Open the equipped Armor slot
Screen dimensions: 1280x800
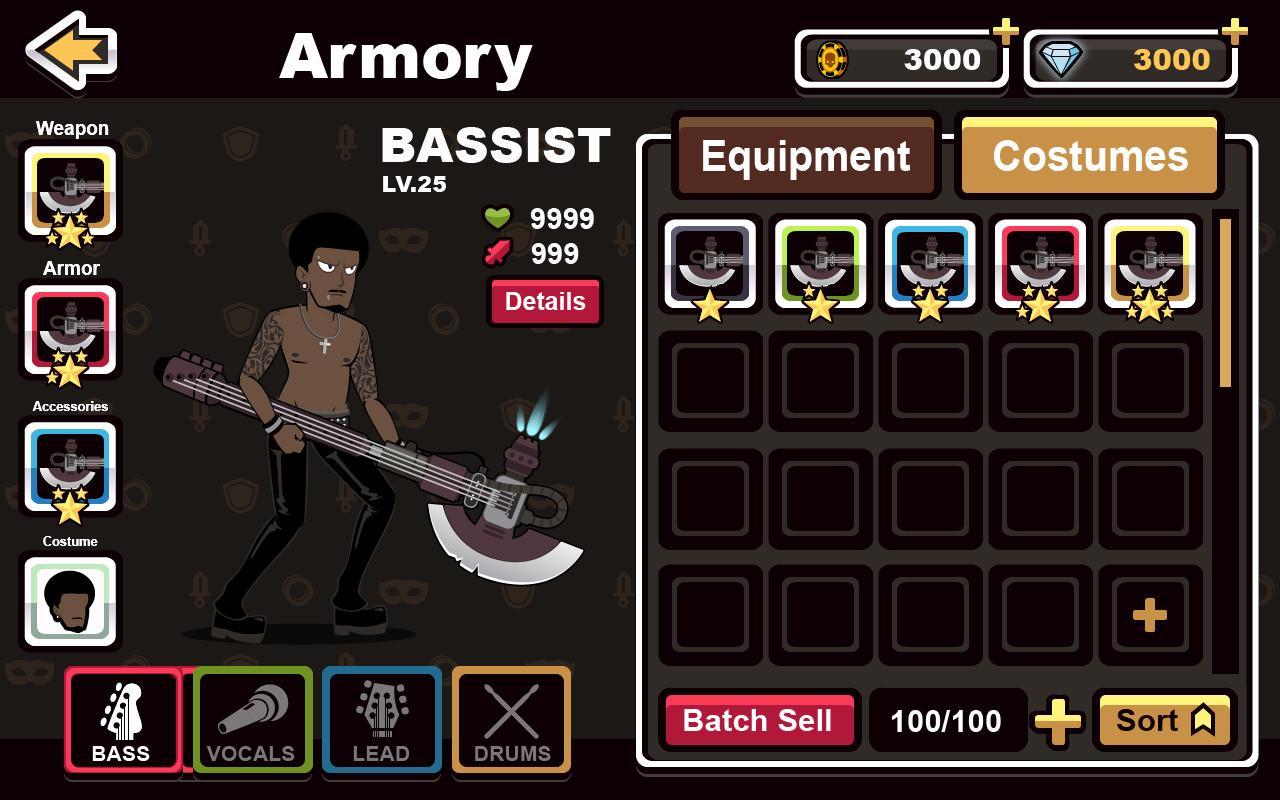[x=70, y=332]
